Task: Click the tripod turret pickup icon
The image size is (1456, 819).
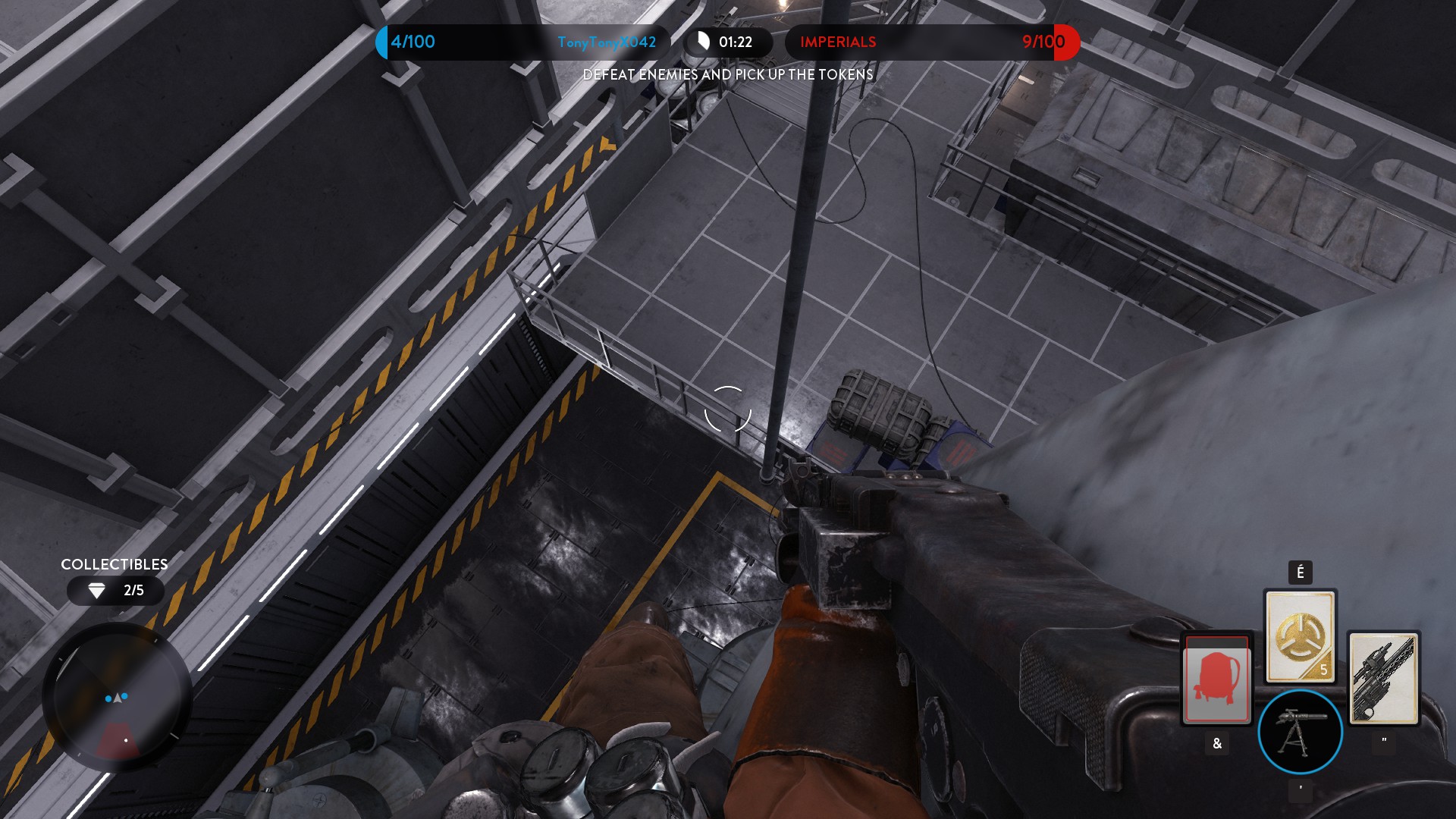Action: pyautogui.click(x=1300, y=732)
